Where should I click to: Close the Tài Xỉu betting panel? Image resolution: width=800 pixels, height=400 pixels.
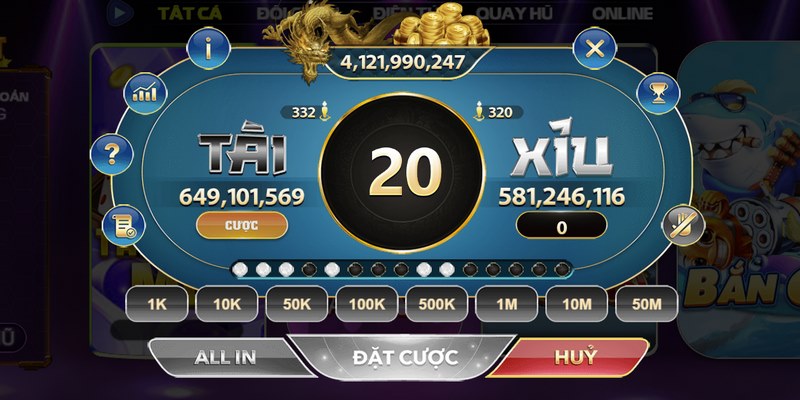coord(595,48)
